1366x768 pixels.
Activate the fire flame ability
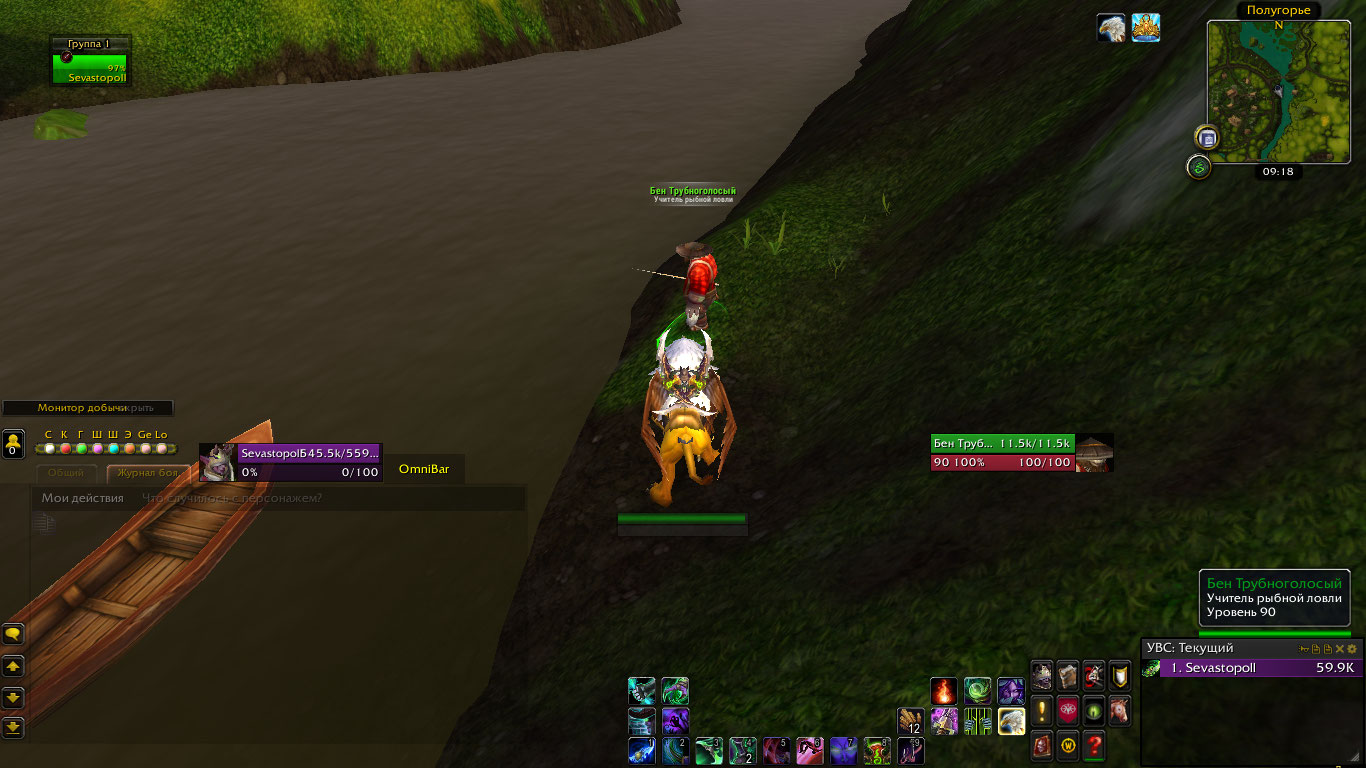(944, 691)
